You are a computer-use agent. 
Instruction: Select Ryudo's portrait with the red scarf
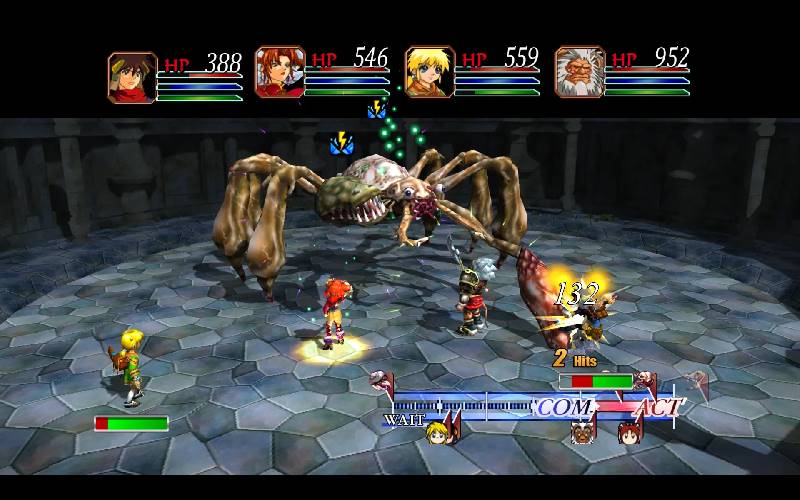click(x=132, y=77)
